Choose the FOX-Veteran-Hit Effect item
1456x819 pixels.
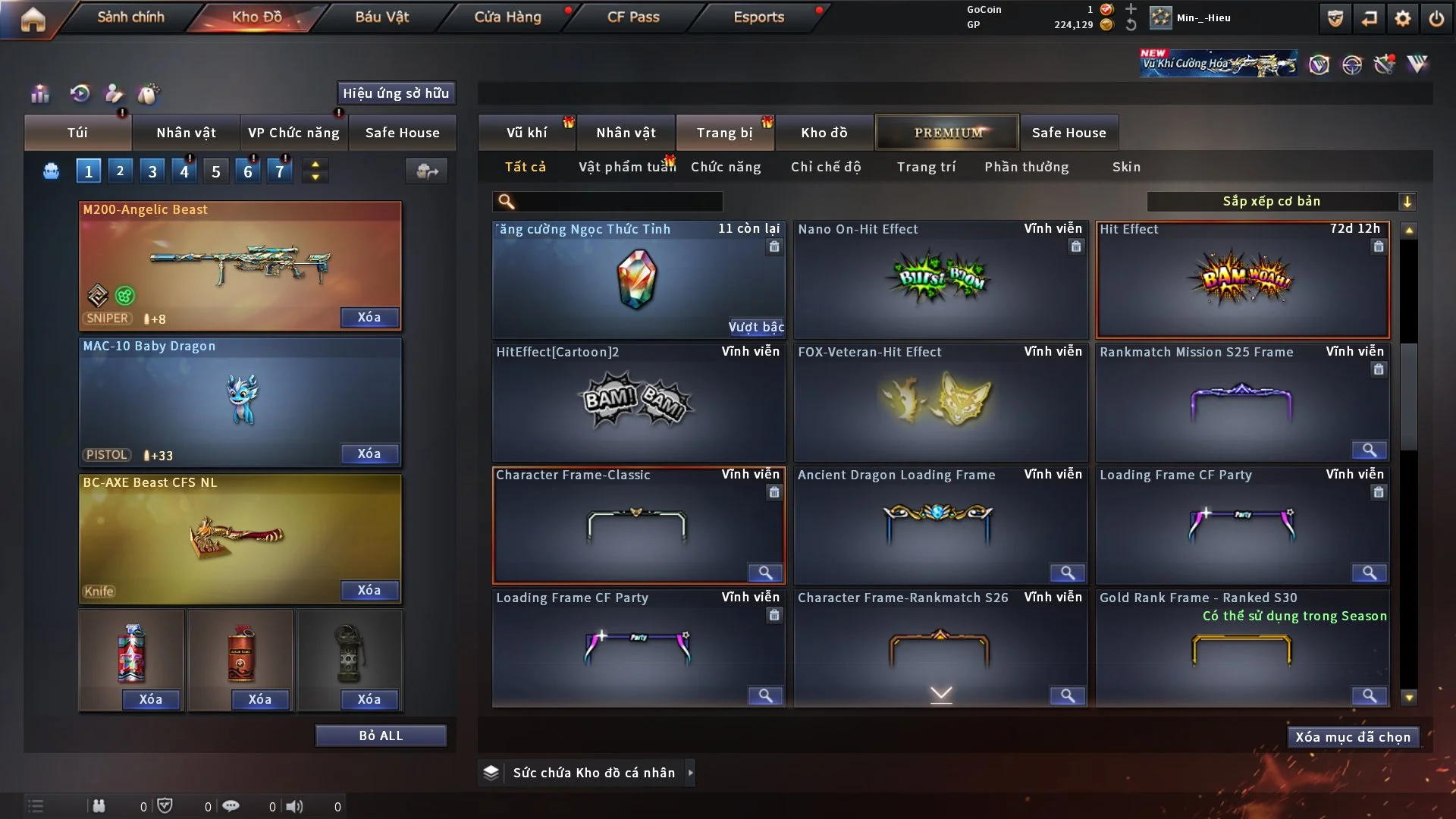tap(940, 402)
